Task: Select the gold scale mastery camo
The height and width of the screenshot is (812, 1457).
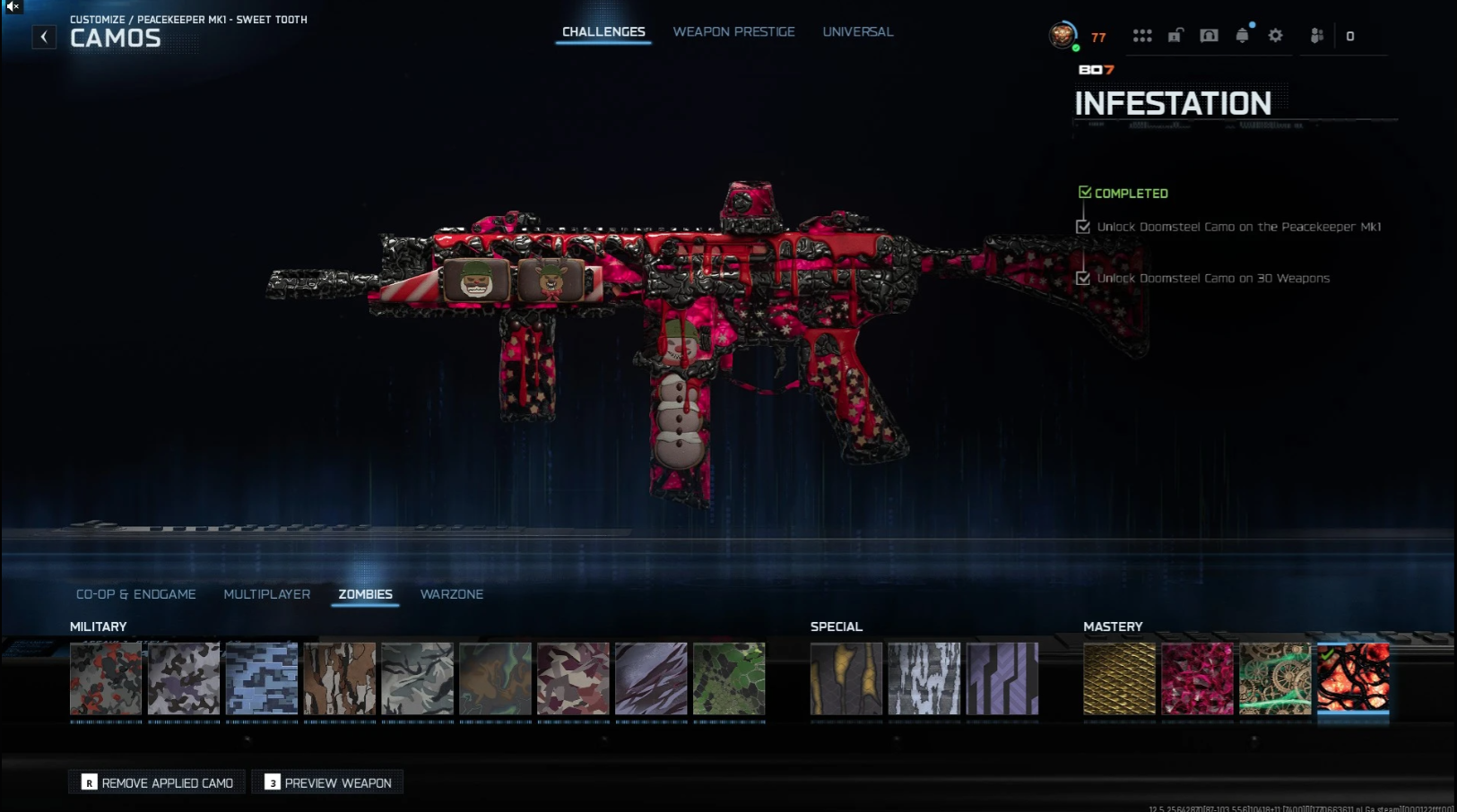Action: [1119, 678]
